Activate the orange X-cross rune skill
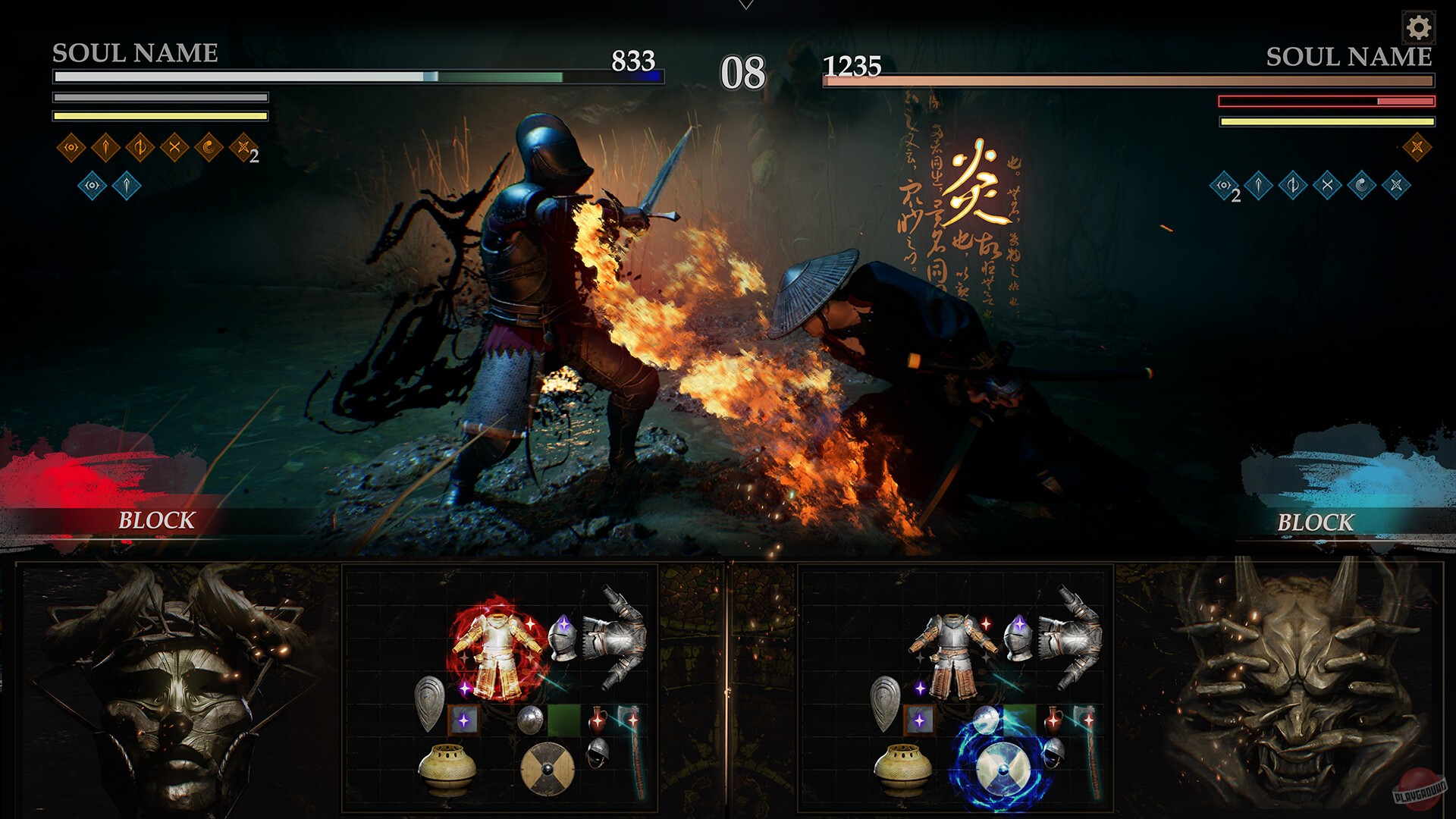 coord(174,147)
